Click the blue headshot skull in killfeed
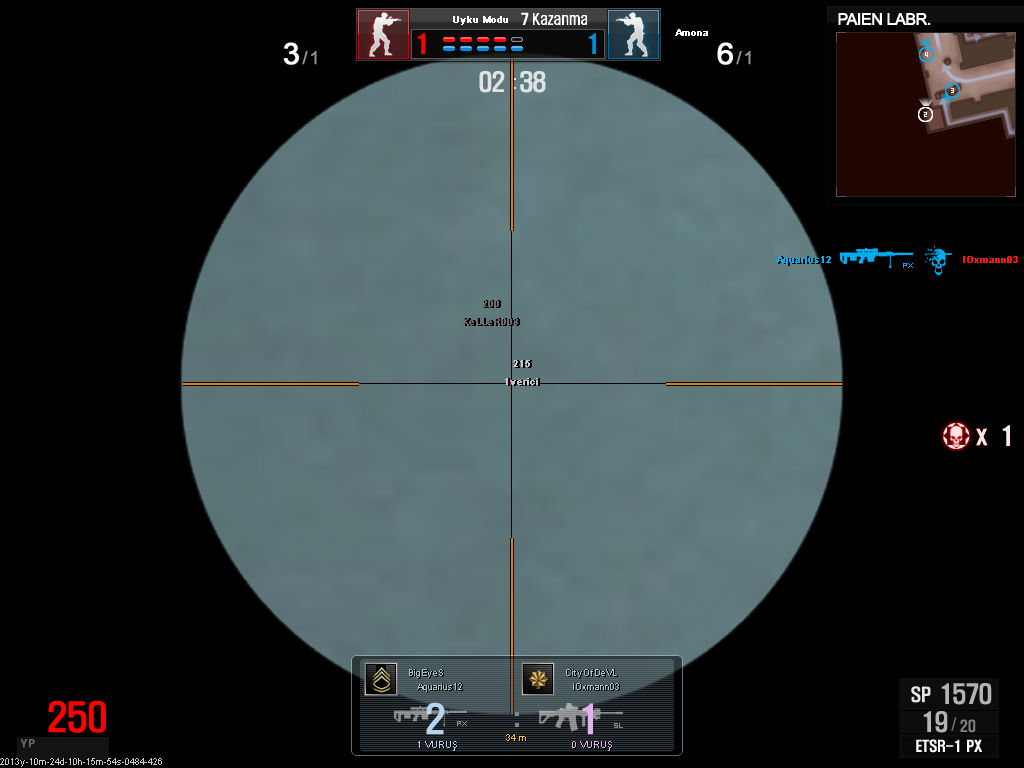Screen dimensions: 1024x768 pyautogui.click(x=937, y=259)
